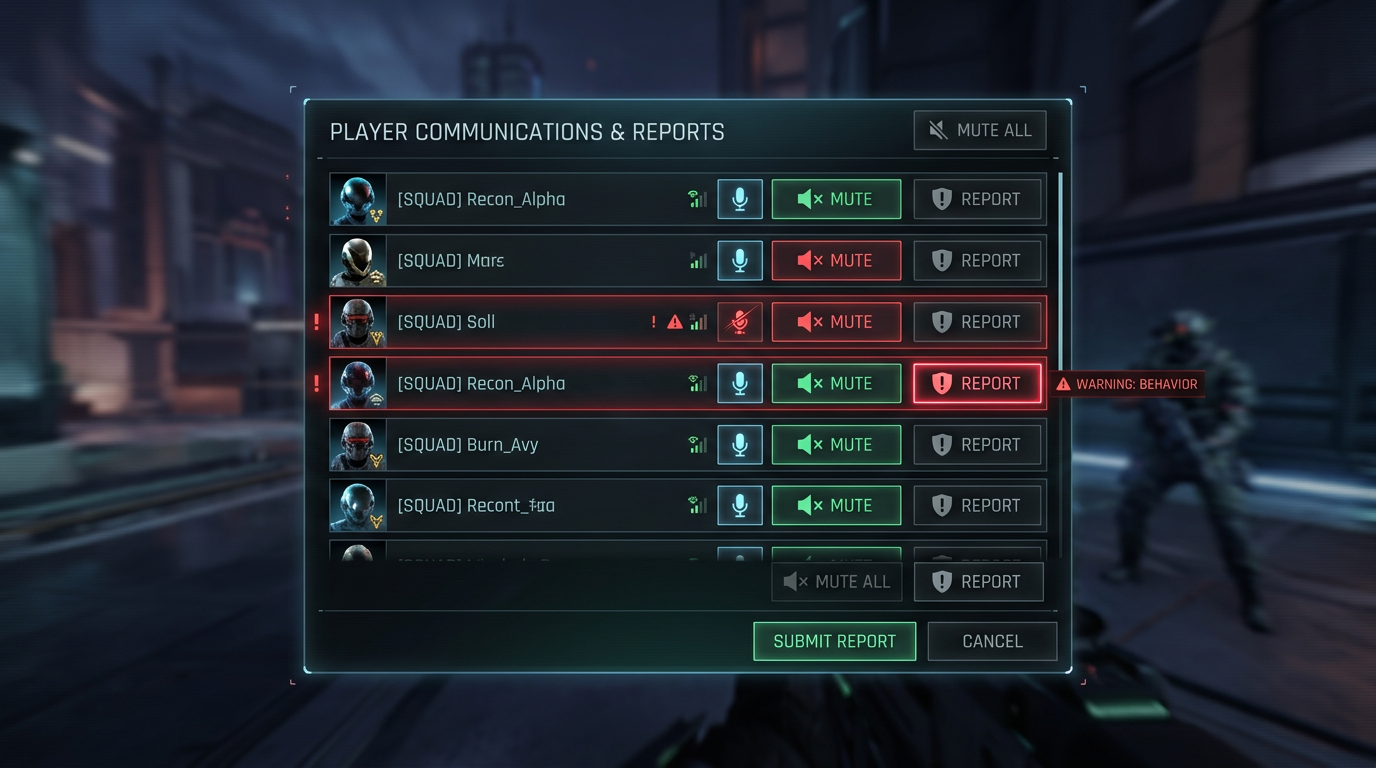Unmute Burn_Avy with his MUTE button
The width and height of the screenshot is (1376, 768).
pyautogui.click(x=836, y=444)
